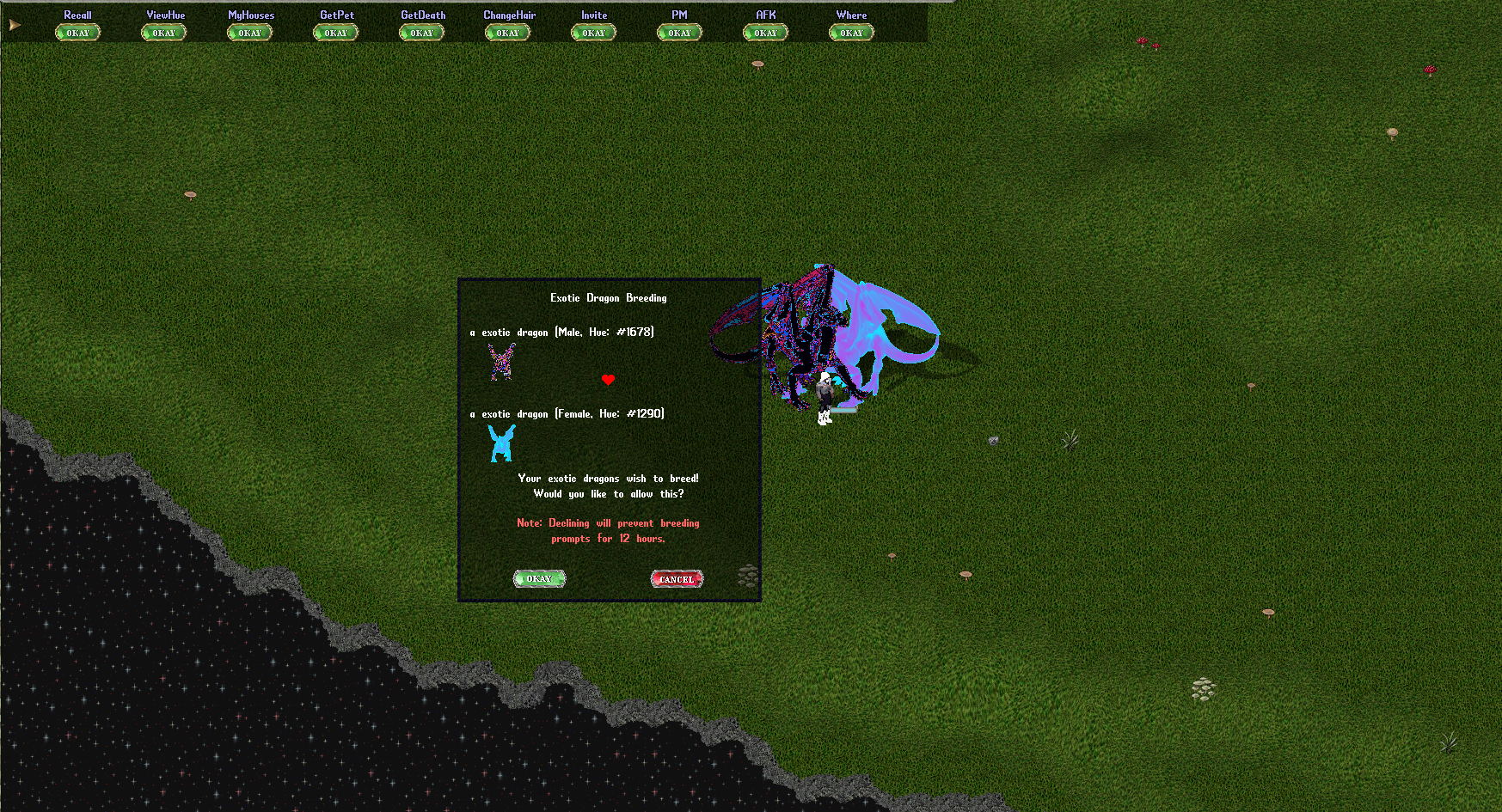Screen dimensions: 1502x812
Task: Click the OKAY button under Where
Action: pos(851,33)
